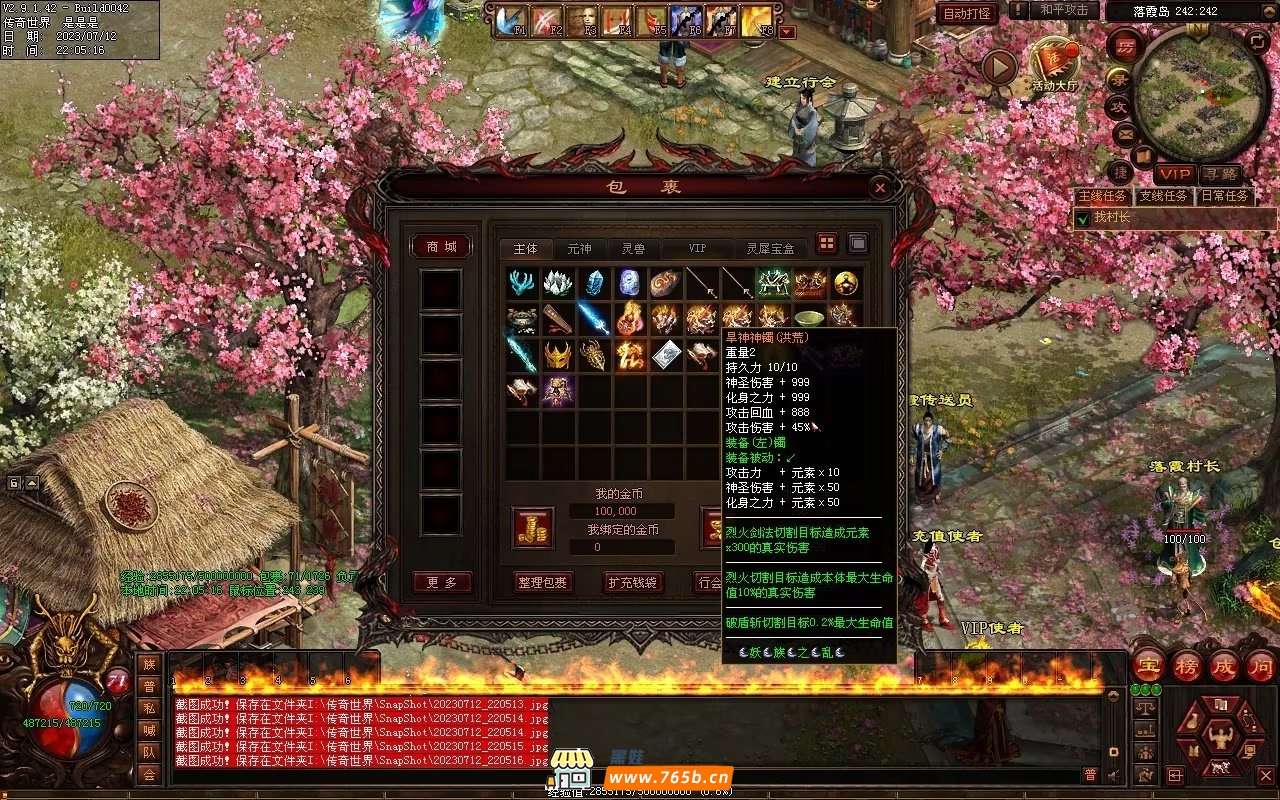Close the 包裹 inventory window

point(879,187)
